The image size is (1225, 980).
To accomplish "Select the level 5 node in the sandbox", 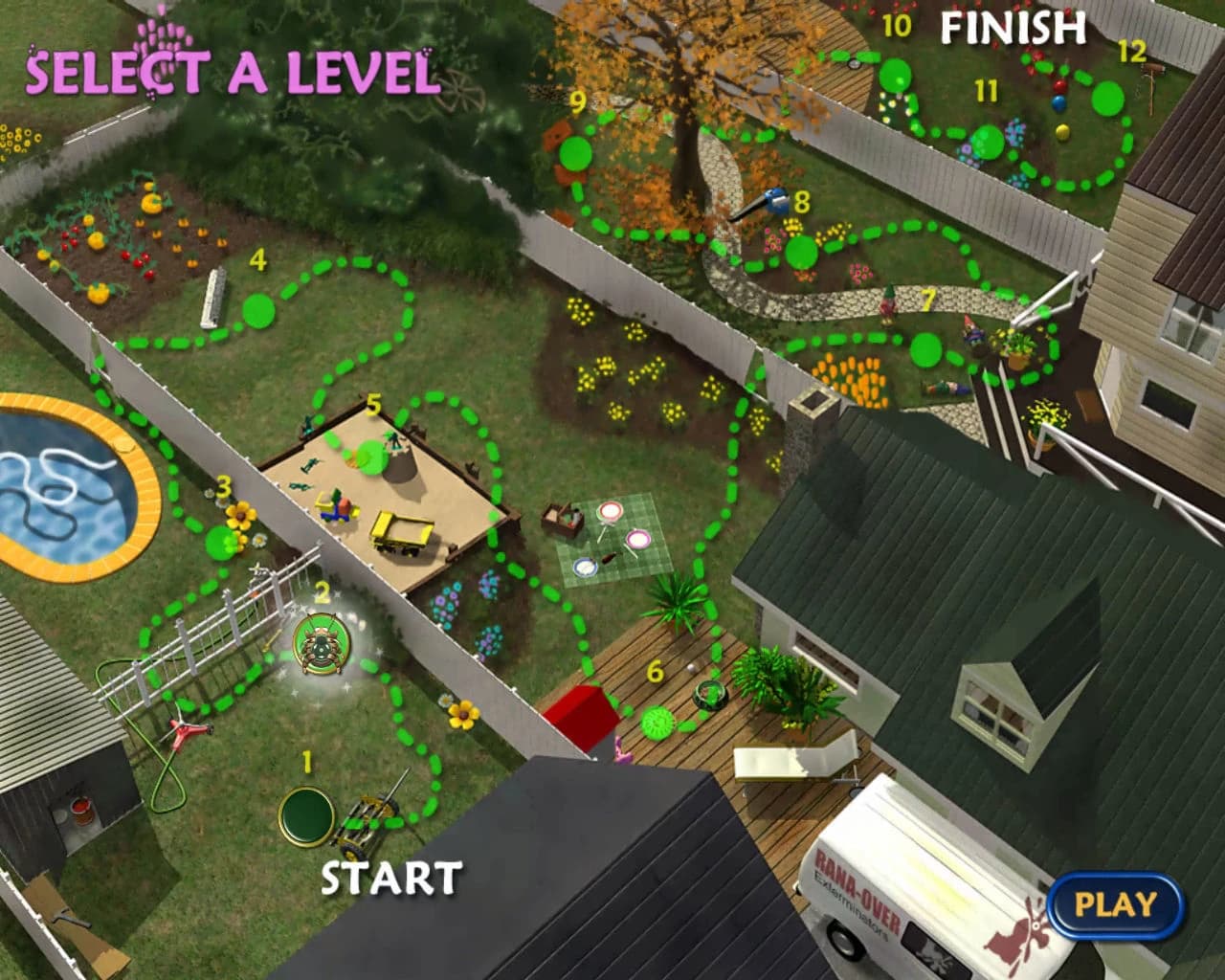I will [x=372, y=457].
